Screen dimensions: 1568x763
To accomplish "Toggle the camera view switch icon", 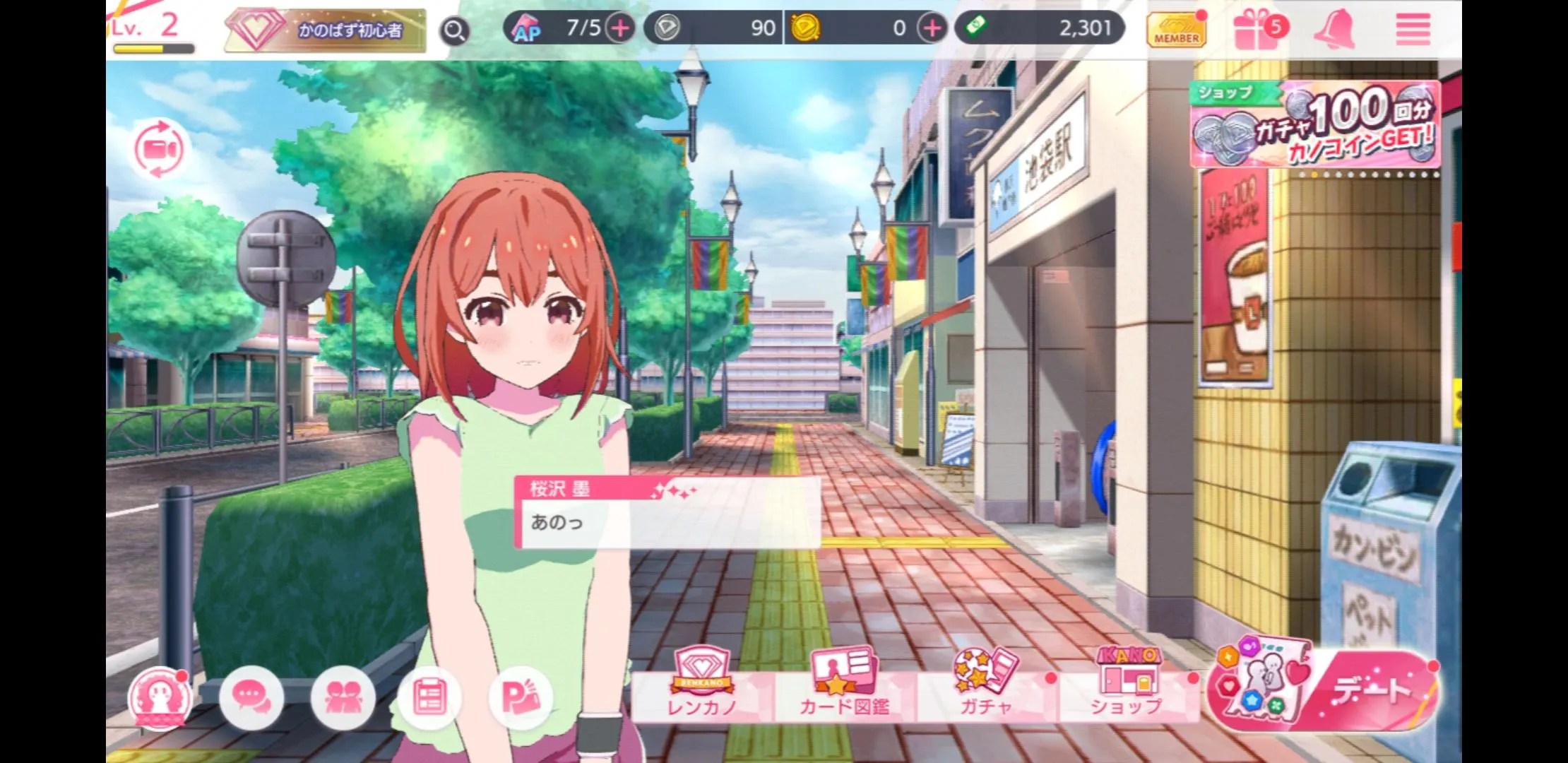I will pos(160,150).
